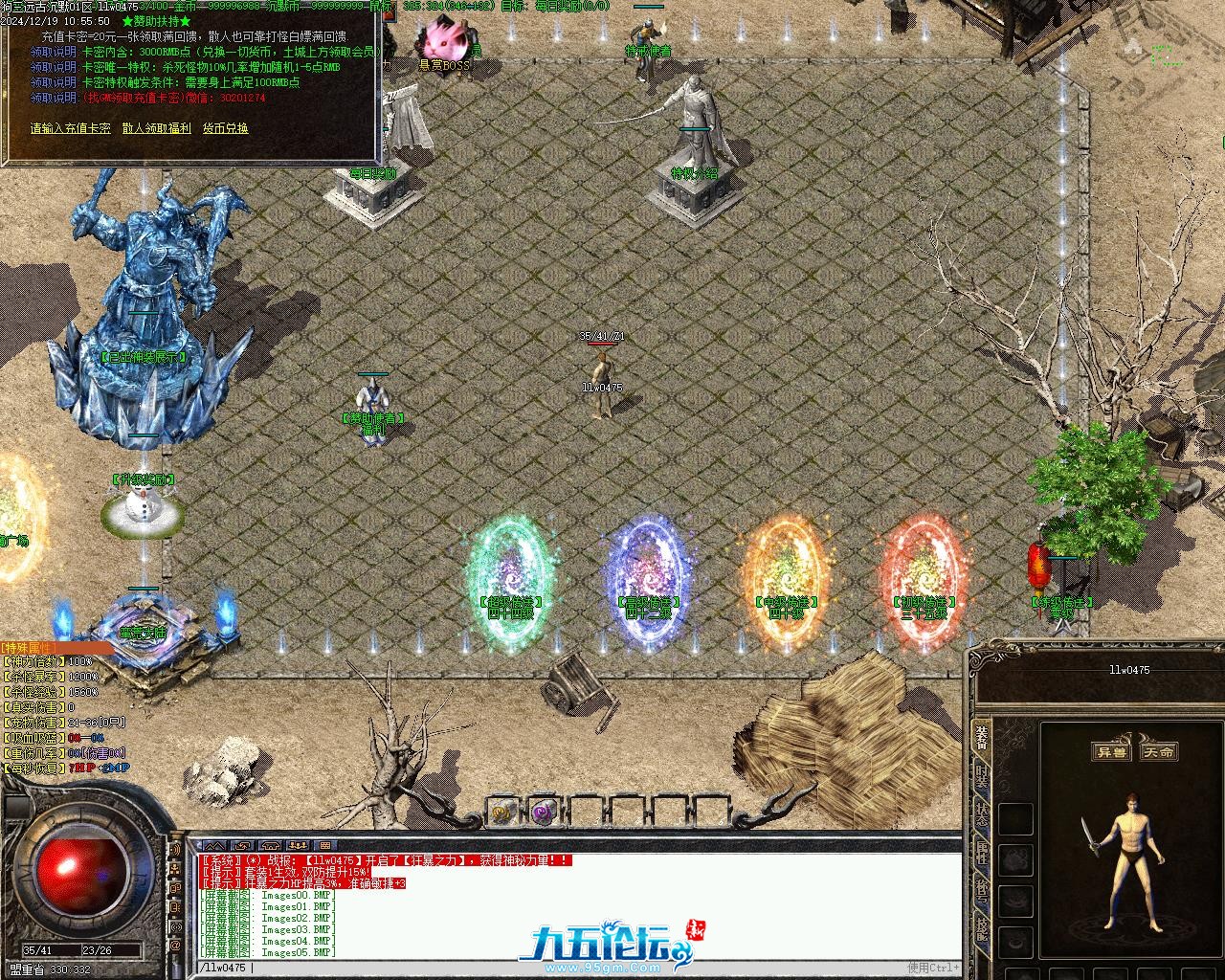Image resolution: width=1225 pixels, height=980 pixels.
Task: Switch to the 装备 equipment tab
Action: (x=982, y=739)
